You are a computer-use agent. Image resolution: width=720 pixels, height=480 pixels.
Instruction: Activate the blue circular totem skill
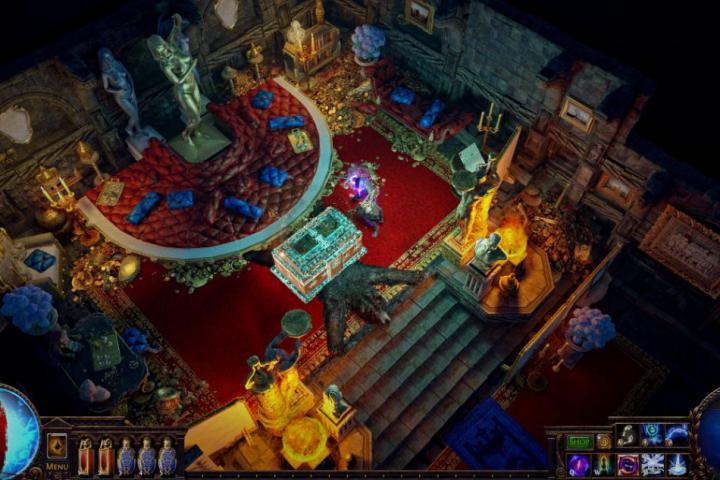pos(652,435)
